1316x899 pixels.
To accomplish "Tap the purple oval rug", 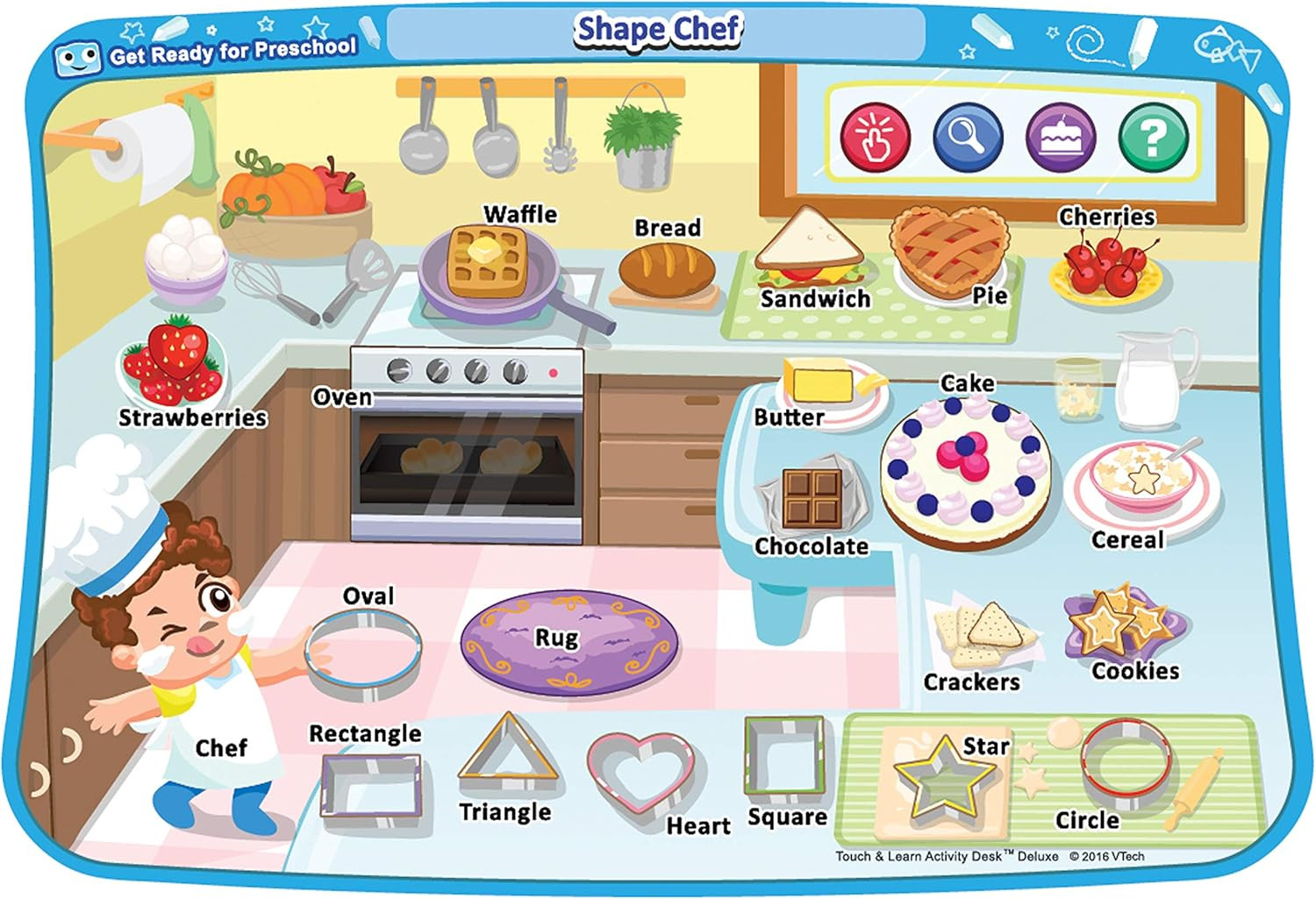I will pyautogui.click(x=569, y=641).
